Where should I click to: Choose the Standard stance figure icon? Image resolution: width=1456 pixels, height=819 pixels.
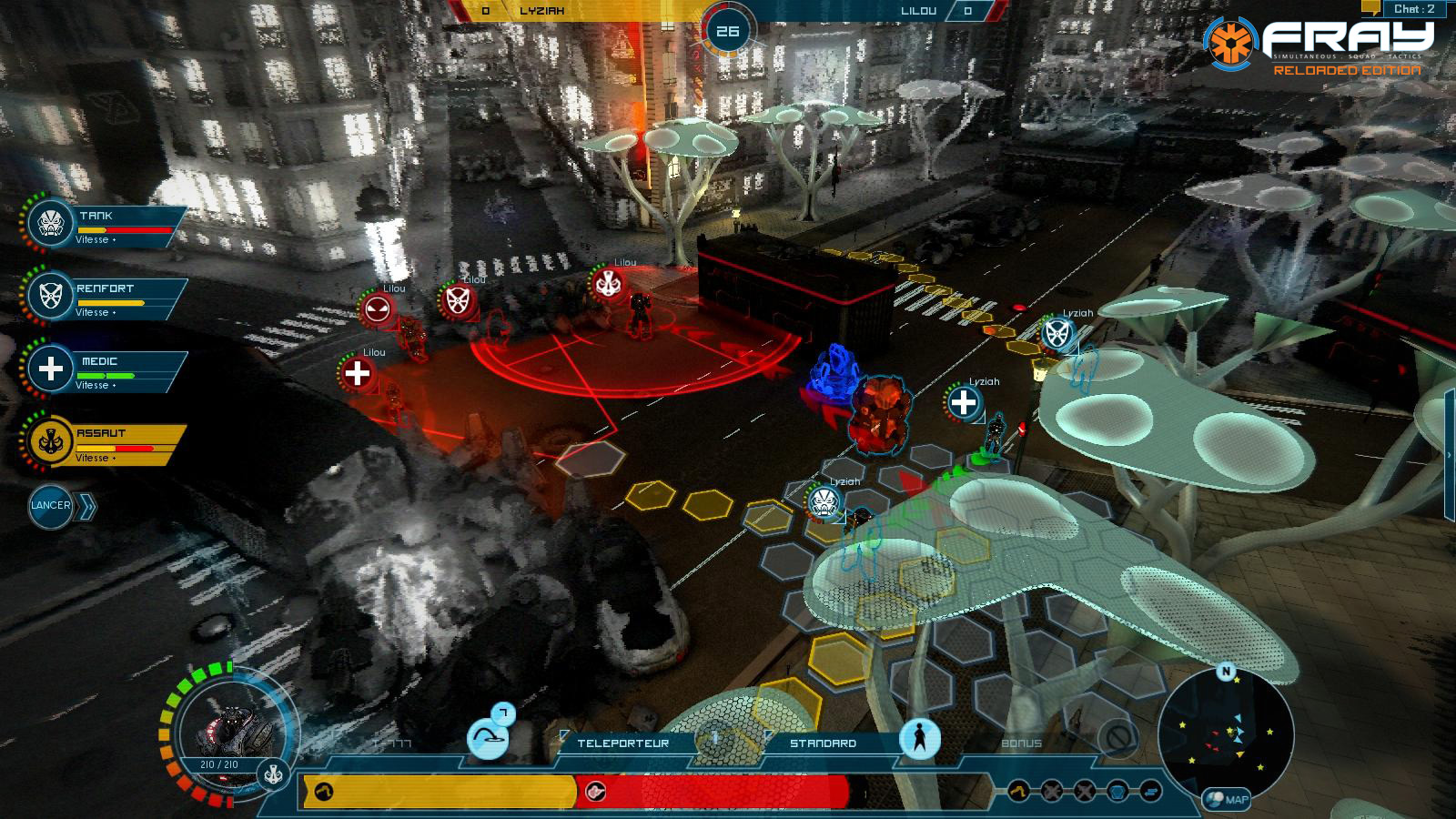point(919,738)
